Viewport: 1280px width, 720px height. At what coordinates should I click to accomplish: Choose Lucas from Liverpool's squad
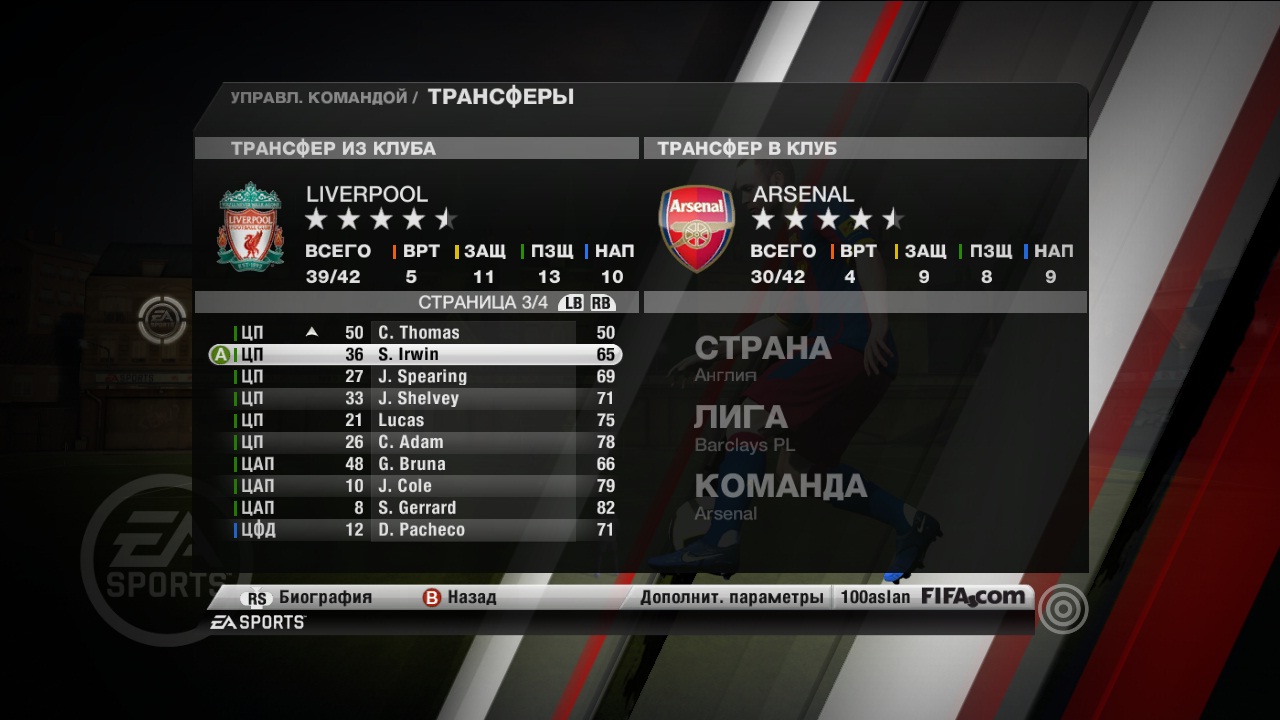click(401, 420)
